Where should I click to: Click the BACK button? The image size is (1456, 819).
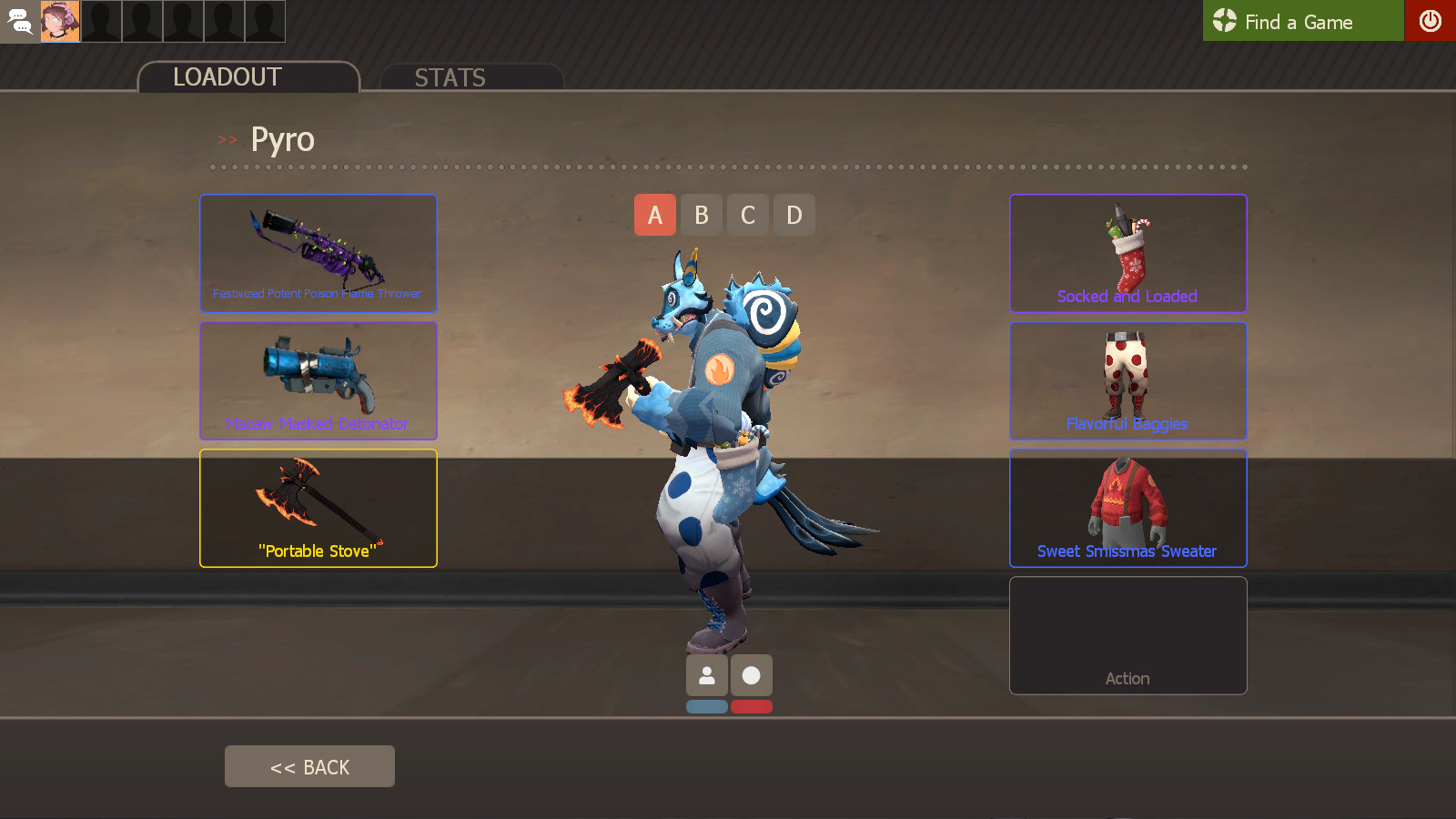pos(309,765)
